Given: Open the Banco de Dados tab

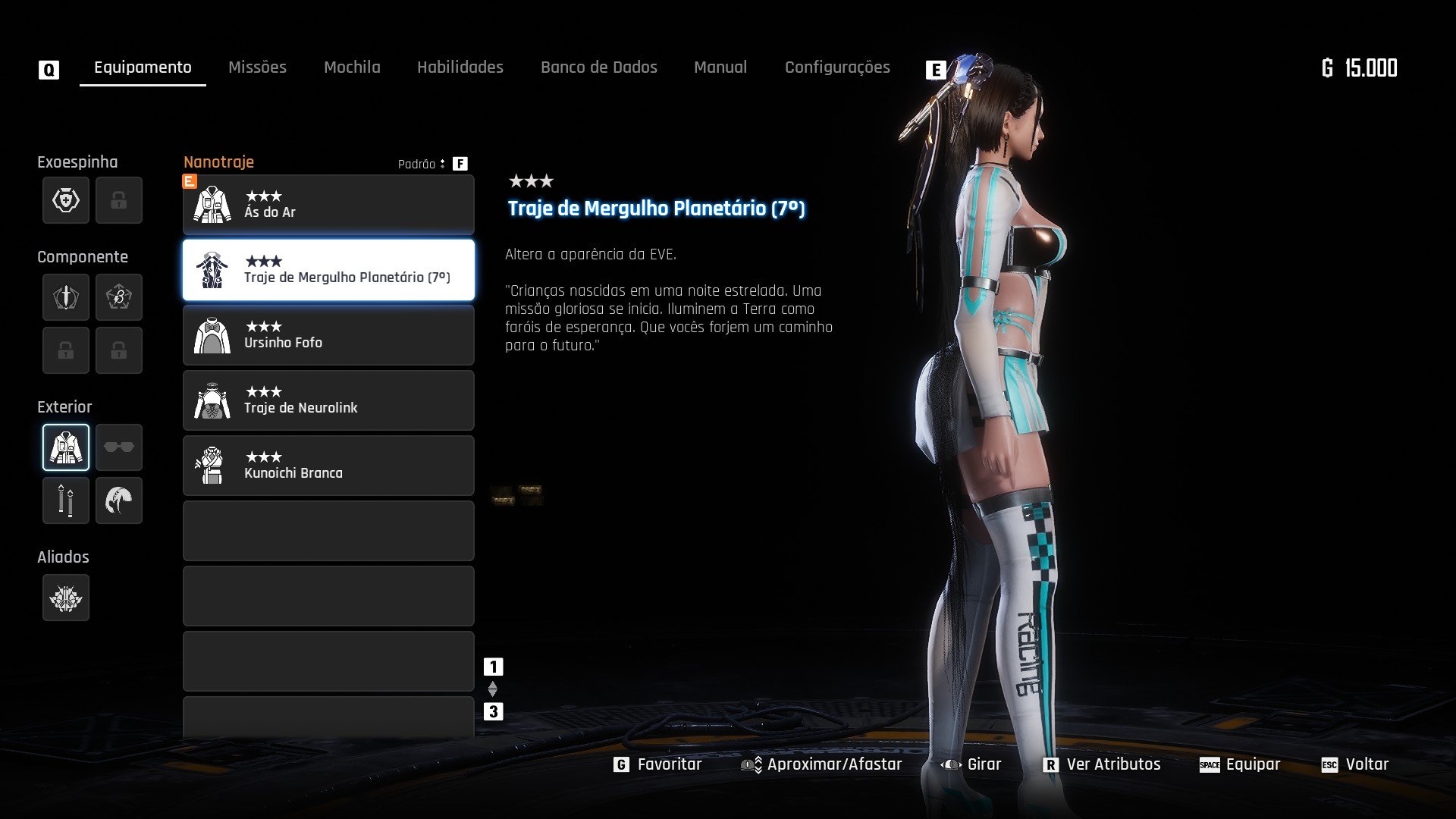Looking at the screenshot, I should pos(598,67).
